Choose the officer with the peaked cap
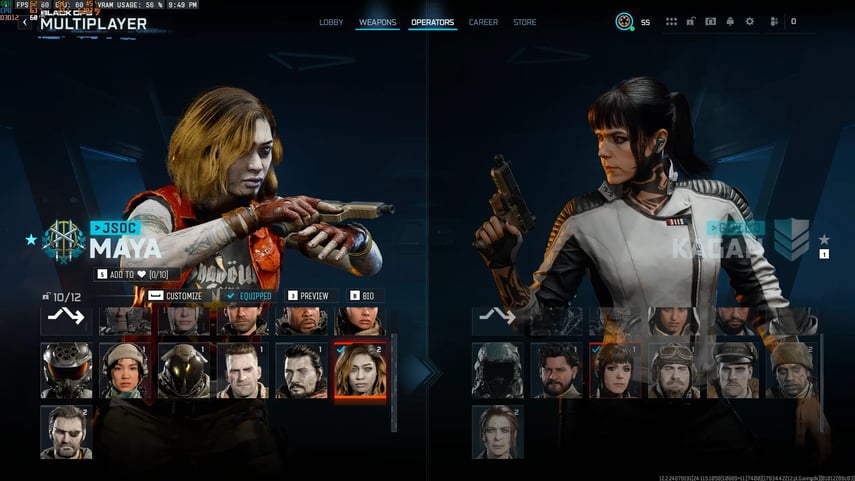 click(733, 371)
